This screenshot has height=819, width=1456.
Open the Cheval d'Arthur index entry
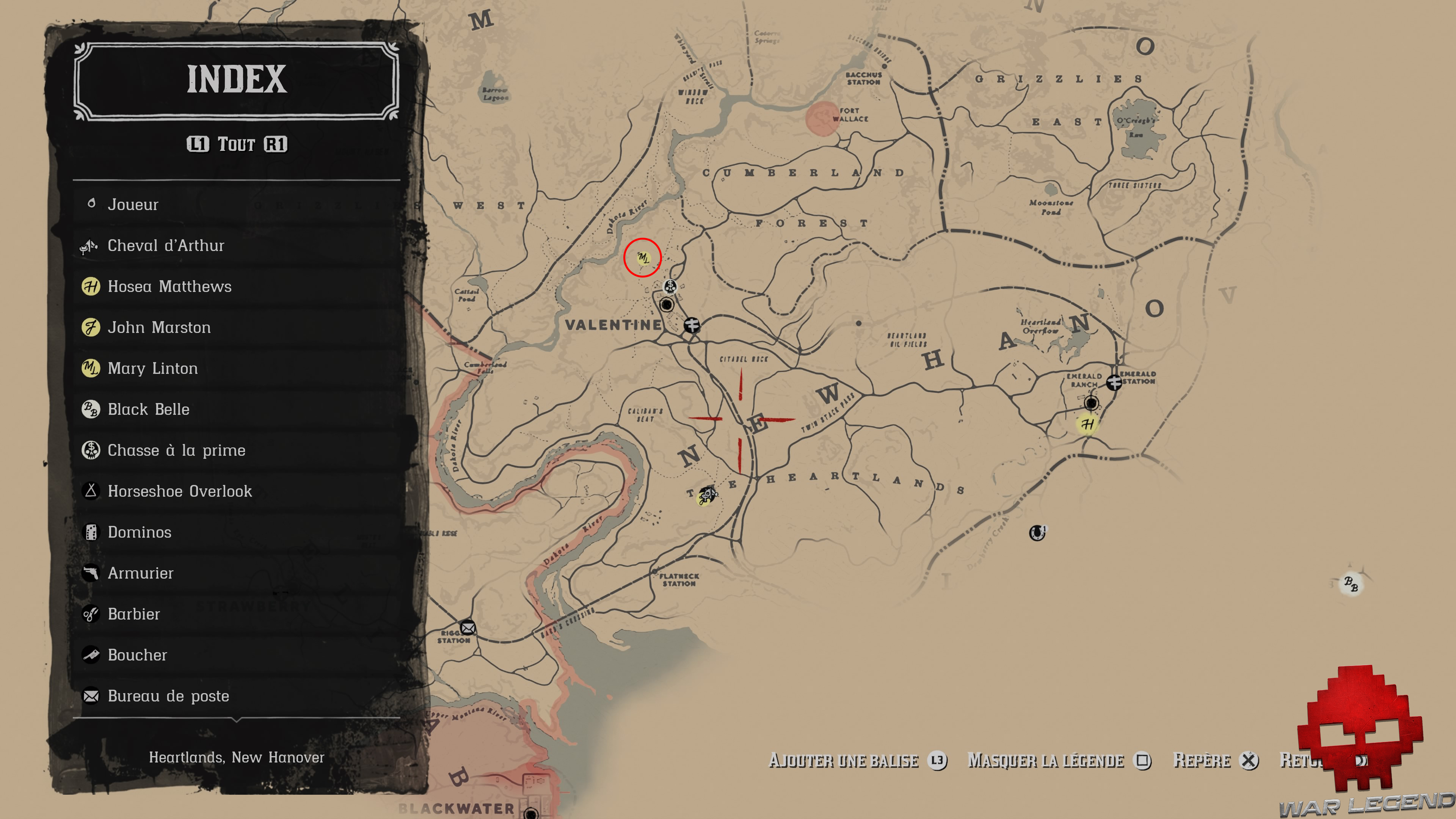click(166, 245)
